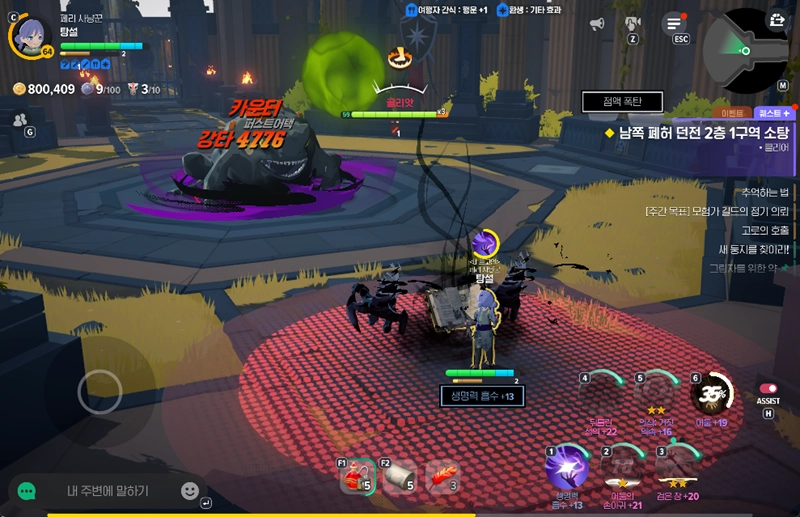Switch to the 이벤트 tab
The width and height of the screenshot is (800, 517).
click(x=735, y=113)
